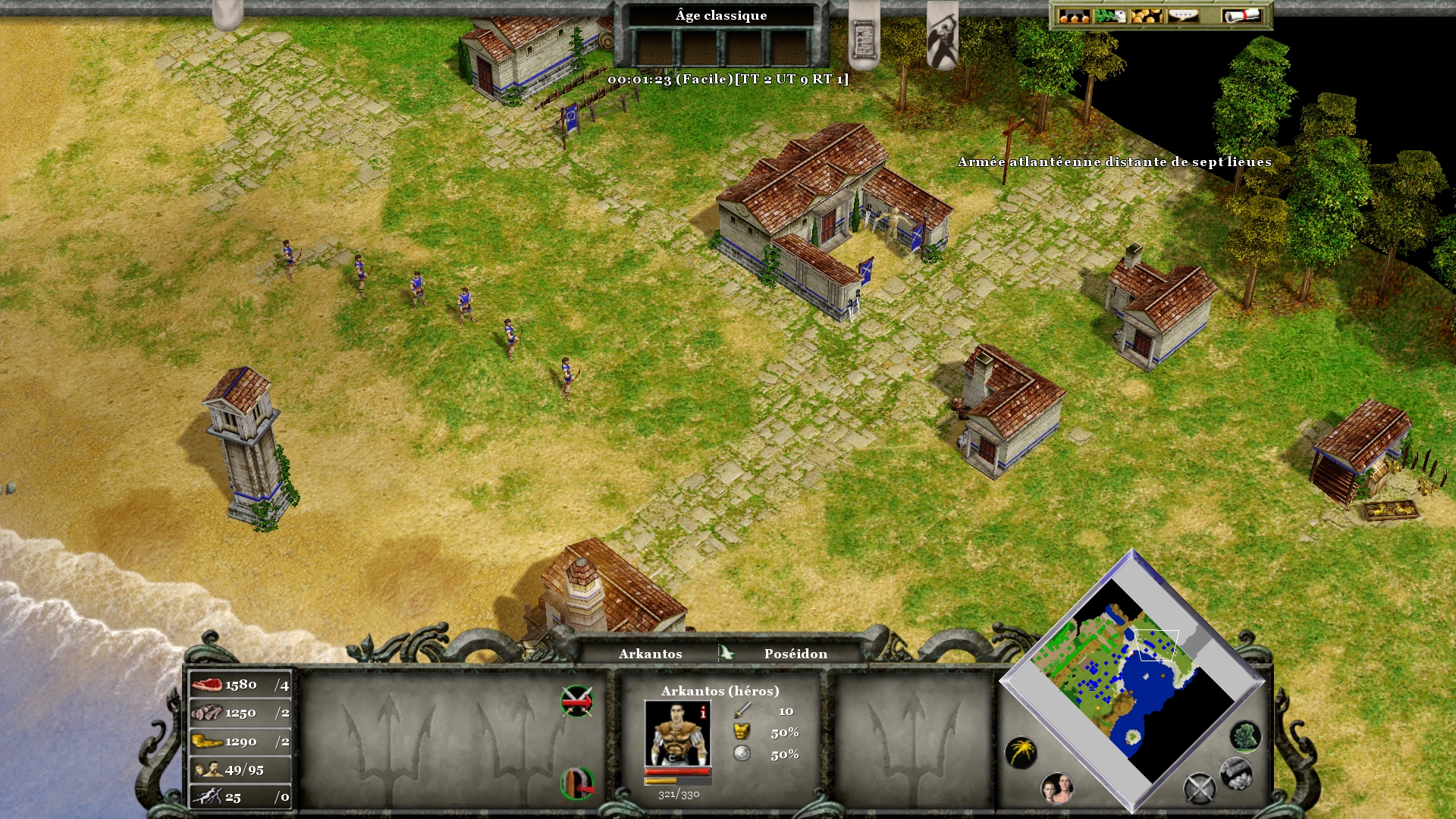1456x819 pixels.
Task: Click the two faces button beside minimap
Action: [1057, 789]
